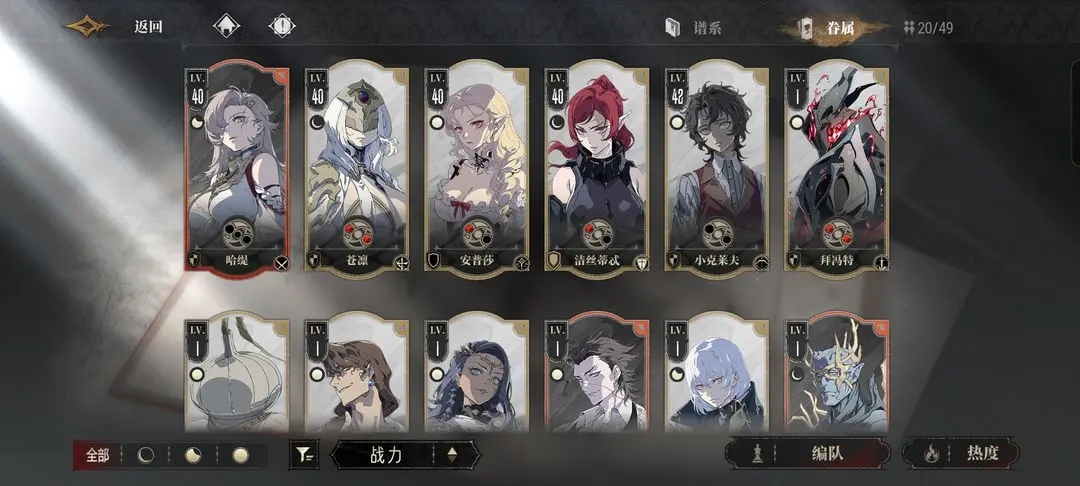This screenshot has height=486, width=1080.
Task: Tap the home icon in top bar
Action: [x=226, y=27]
